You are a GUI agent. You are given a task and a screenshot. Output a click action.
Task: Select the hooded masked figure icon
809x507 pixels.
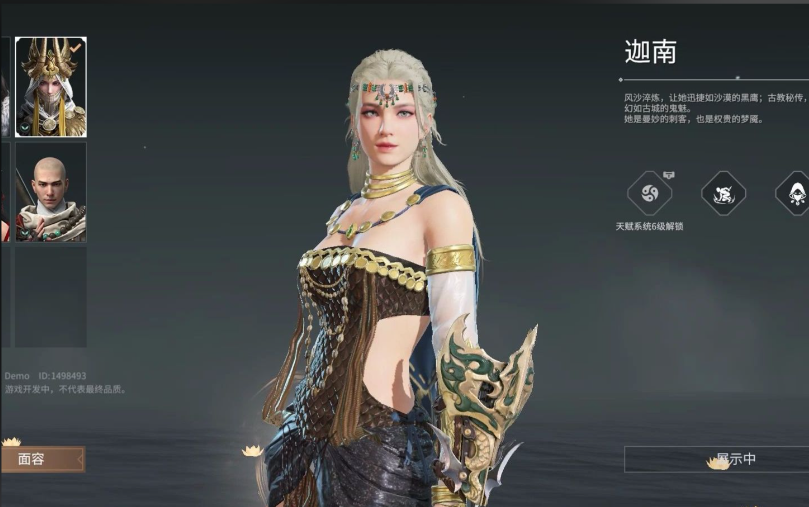point(796,193)
